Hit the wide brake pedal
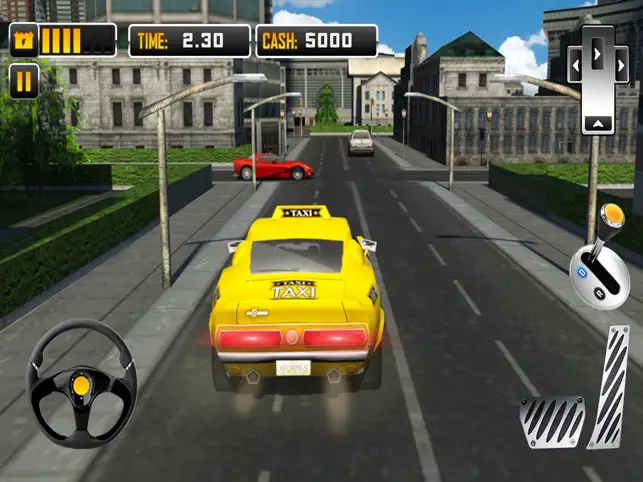This screenshot has width=643, height=482. (x=552, y=421)
